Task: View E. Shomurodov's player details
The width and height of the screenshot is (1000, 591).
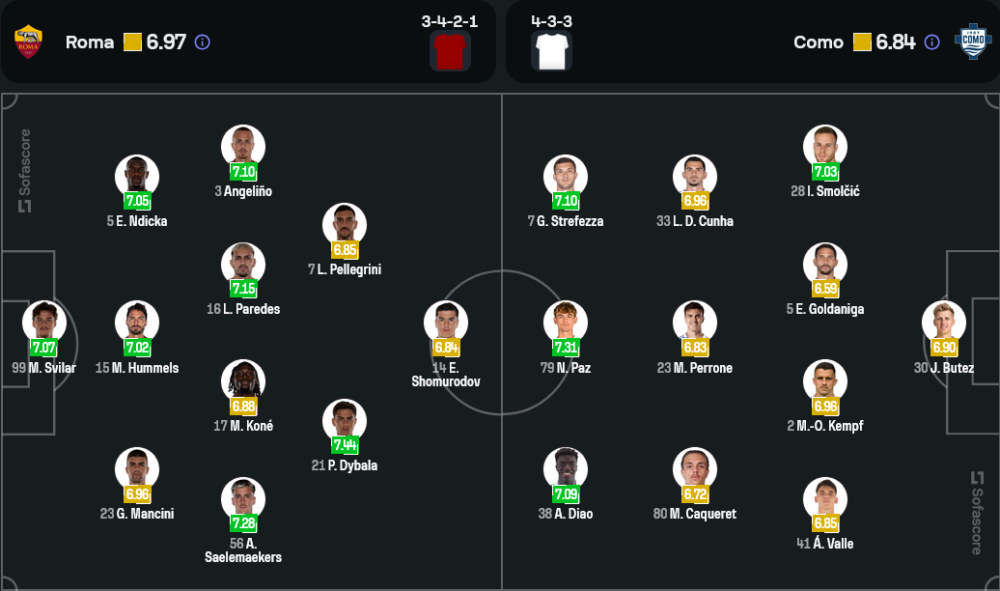Action: click(445, 322)
